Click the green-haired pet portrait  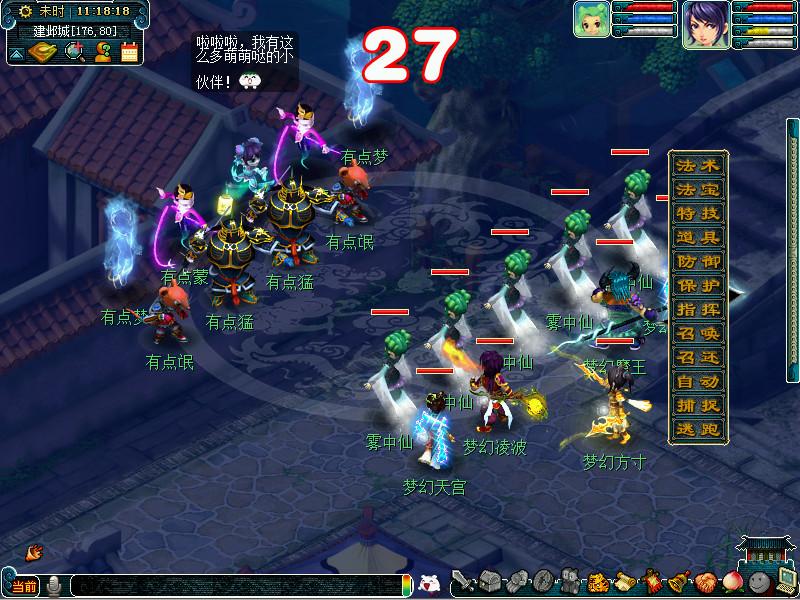coord(590,19)
